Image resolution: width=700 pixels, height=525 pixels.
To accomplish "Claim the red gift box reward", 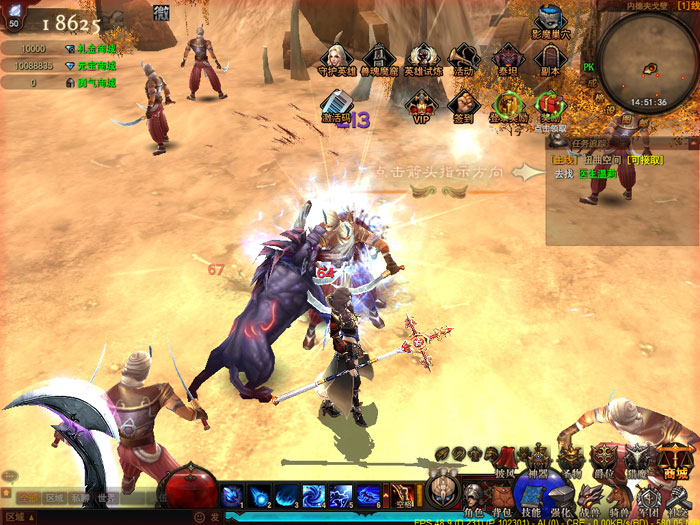I will [549, 104].
